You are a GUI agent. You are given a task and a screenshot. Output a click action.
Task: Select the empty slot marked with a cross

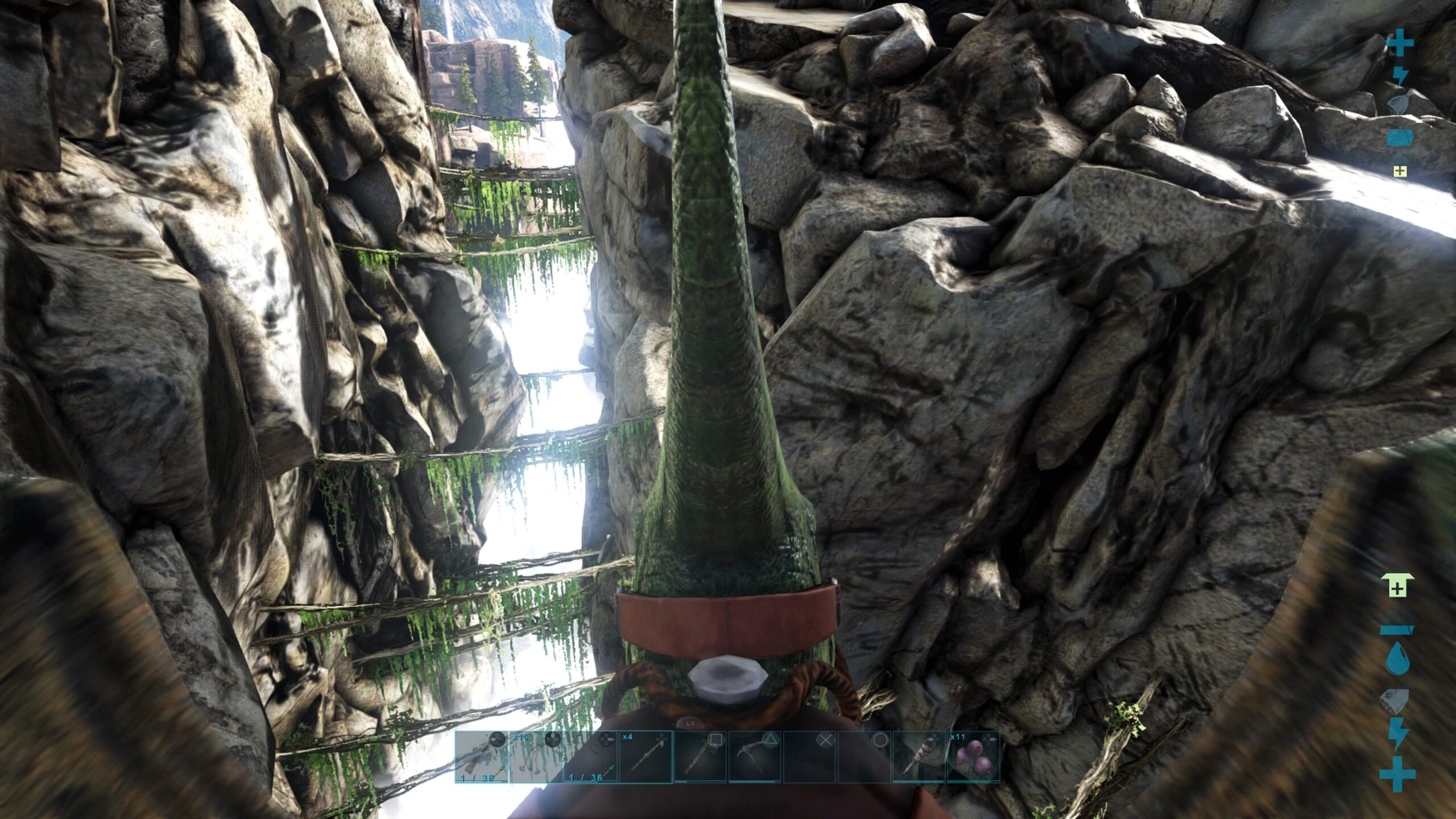(x=809, y=757)
